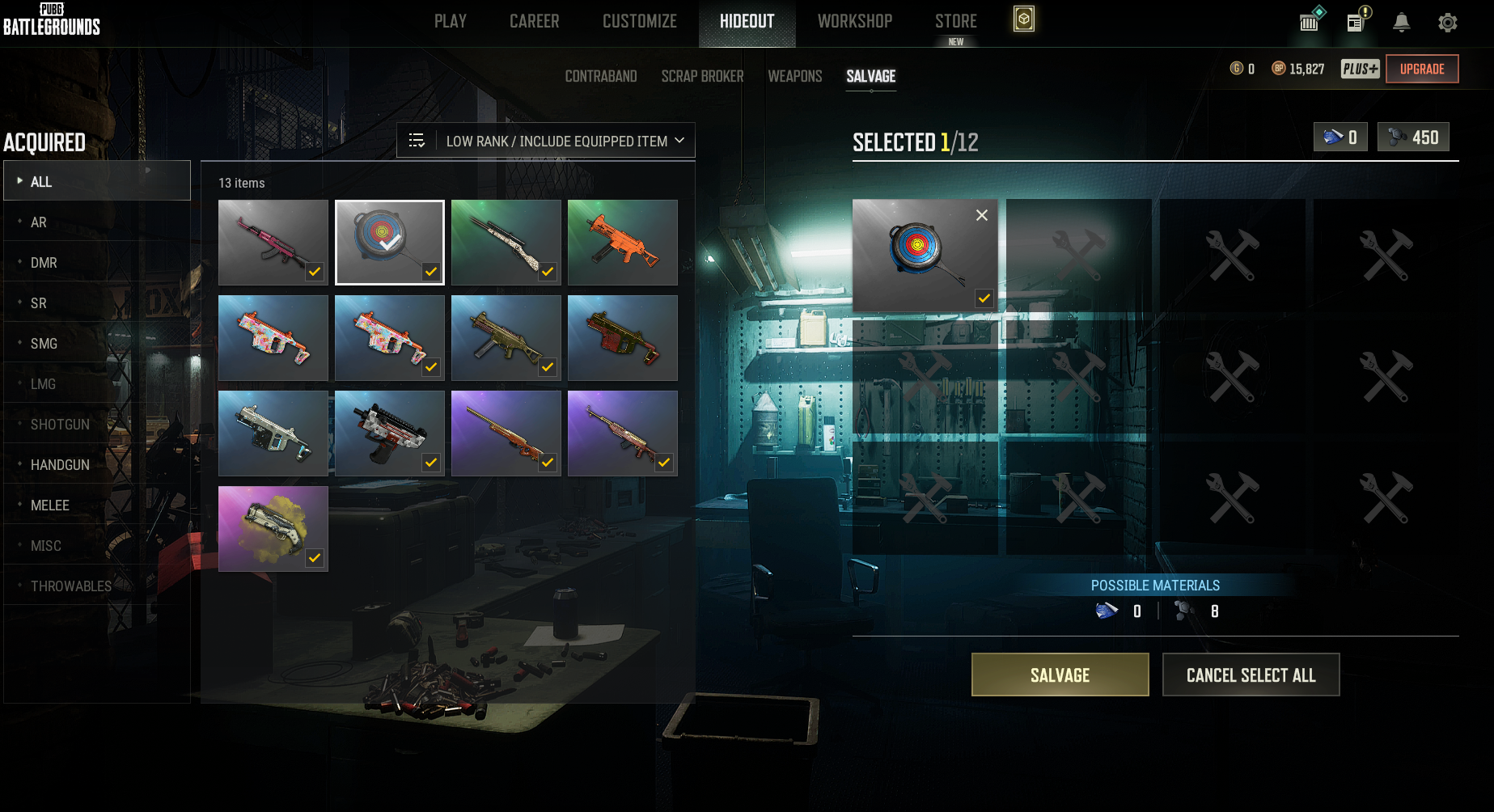Open the Play menu
Image resolution: width=1494 pixels, height=812 pixels.
click(x=450, y=21)
